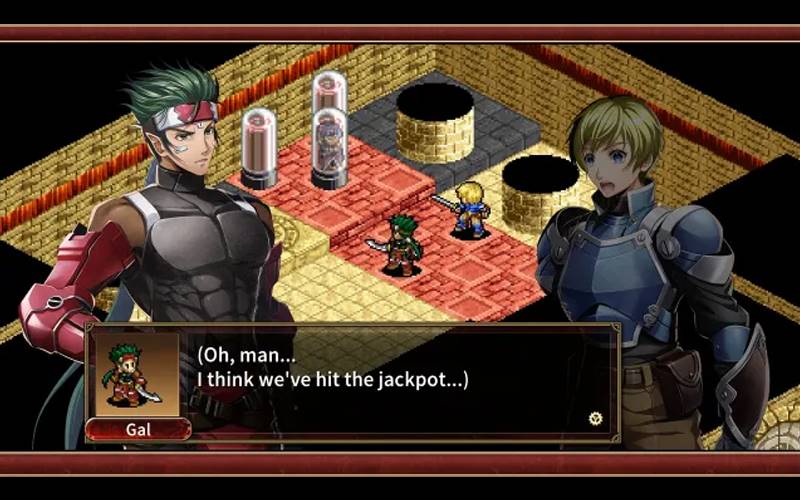Click the dialogue box text to continue

point(333,367)
